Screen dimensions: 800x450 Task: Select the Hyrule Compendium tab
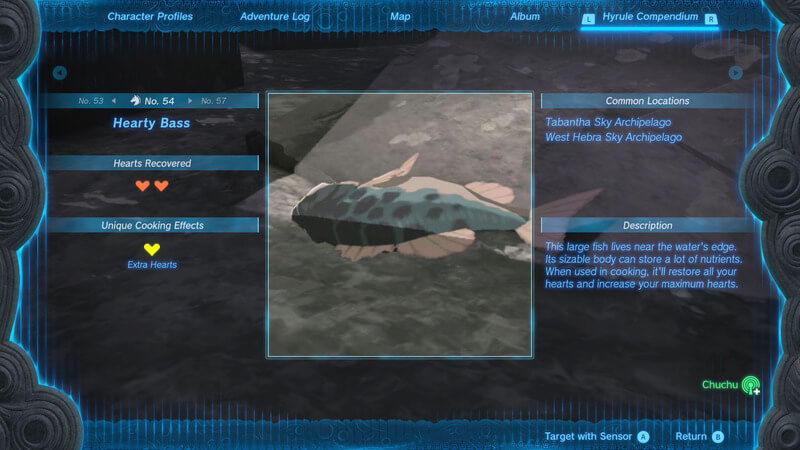point(650,18)
